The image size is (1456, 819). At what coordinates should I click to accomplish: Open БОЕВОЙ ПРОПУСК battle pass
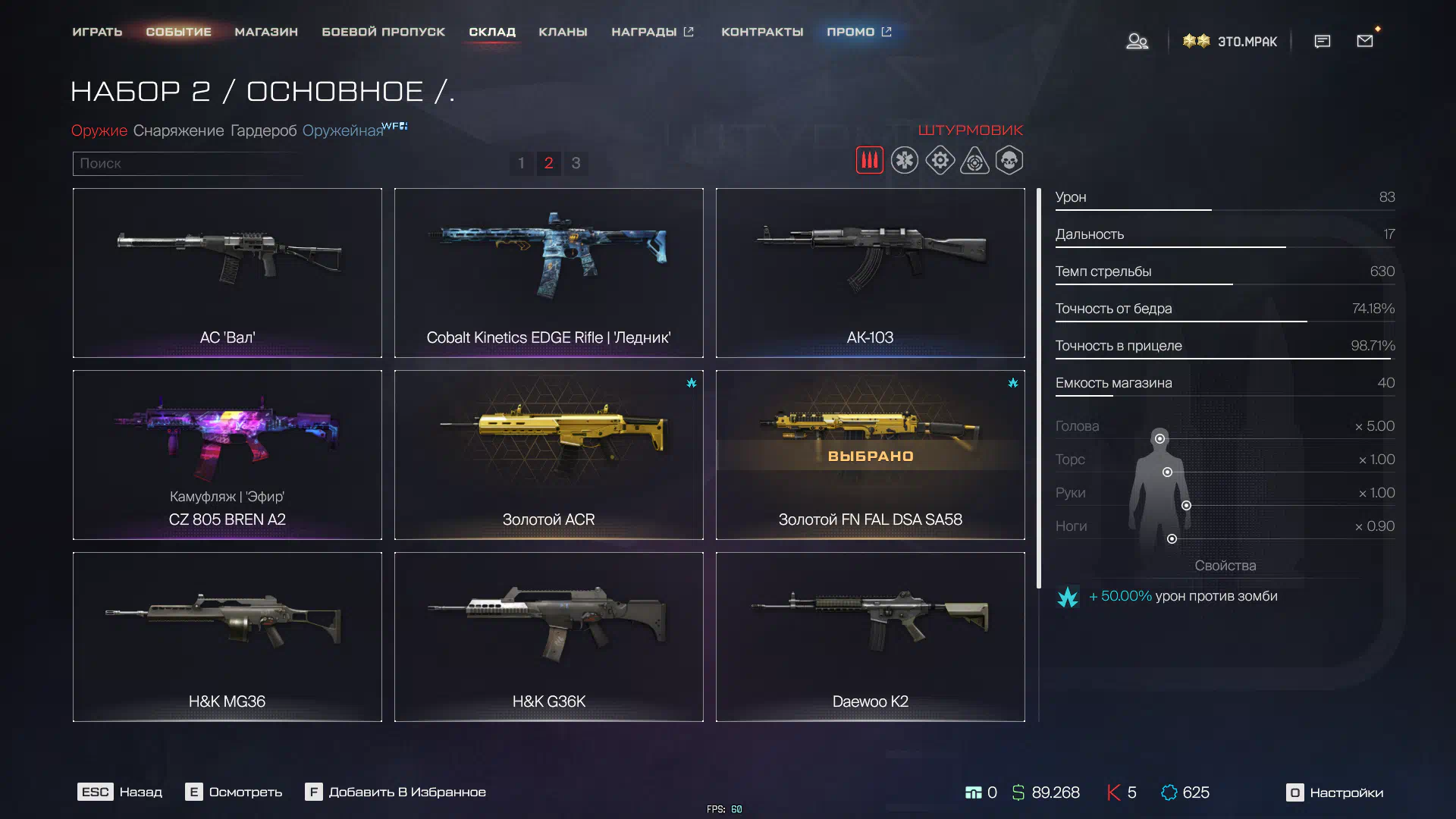[383, 32]
